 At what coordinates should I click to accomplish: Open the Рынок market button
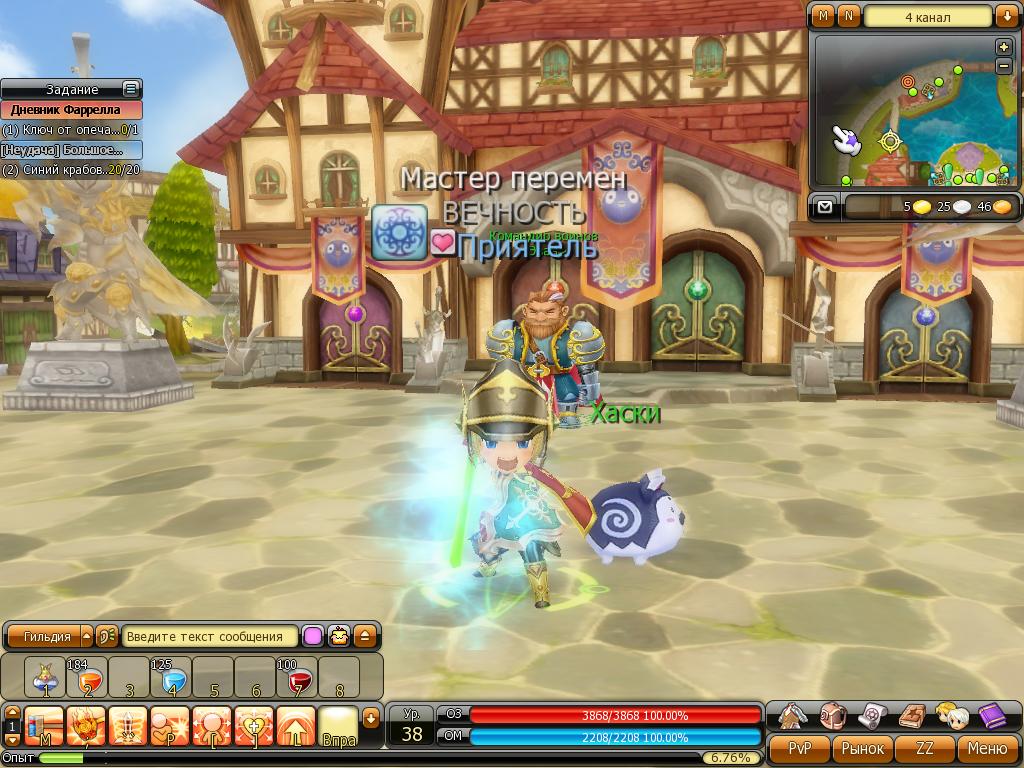(x=862, y=748)
